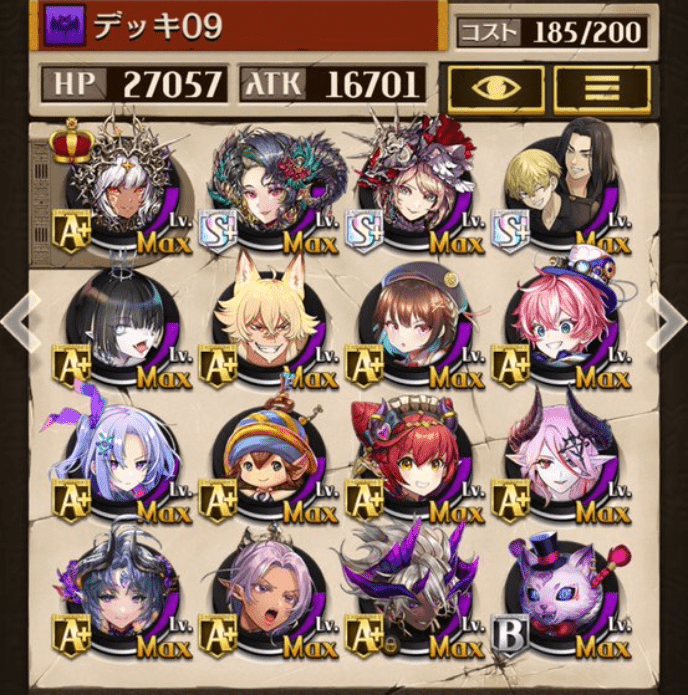Toggle the eye view button

pyautogui.click(x=496, y=86)
